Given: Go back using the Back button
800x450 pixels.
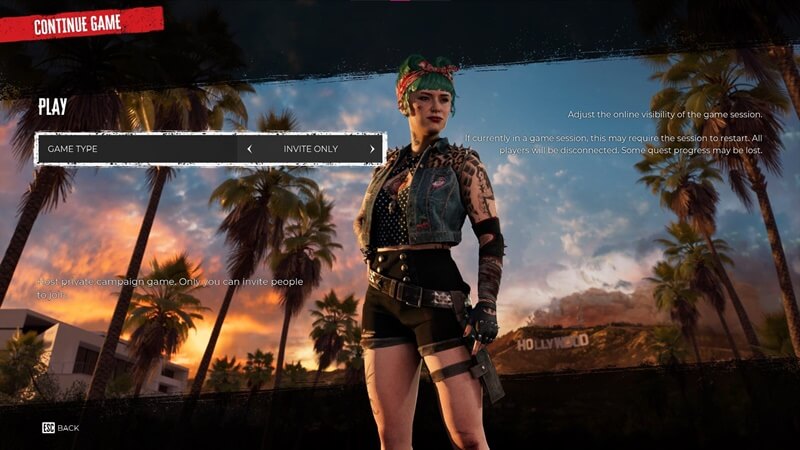Looking at the screenshot, I should [x=61, y=428].
